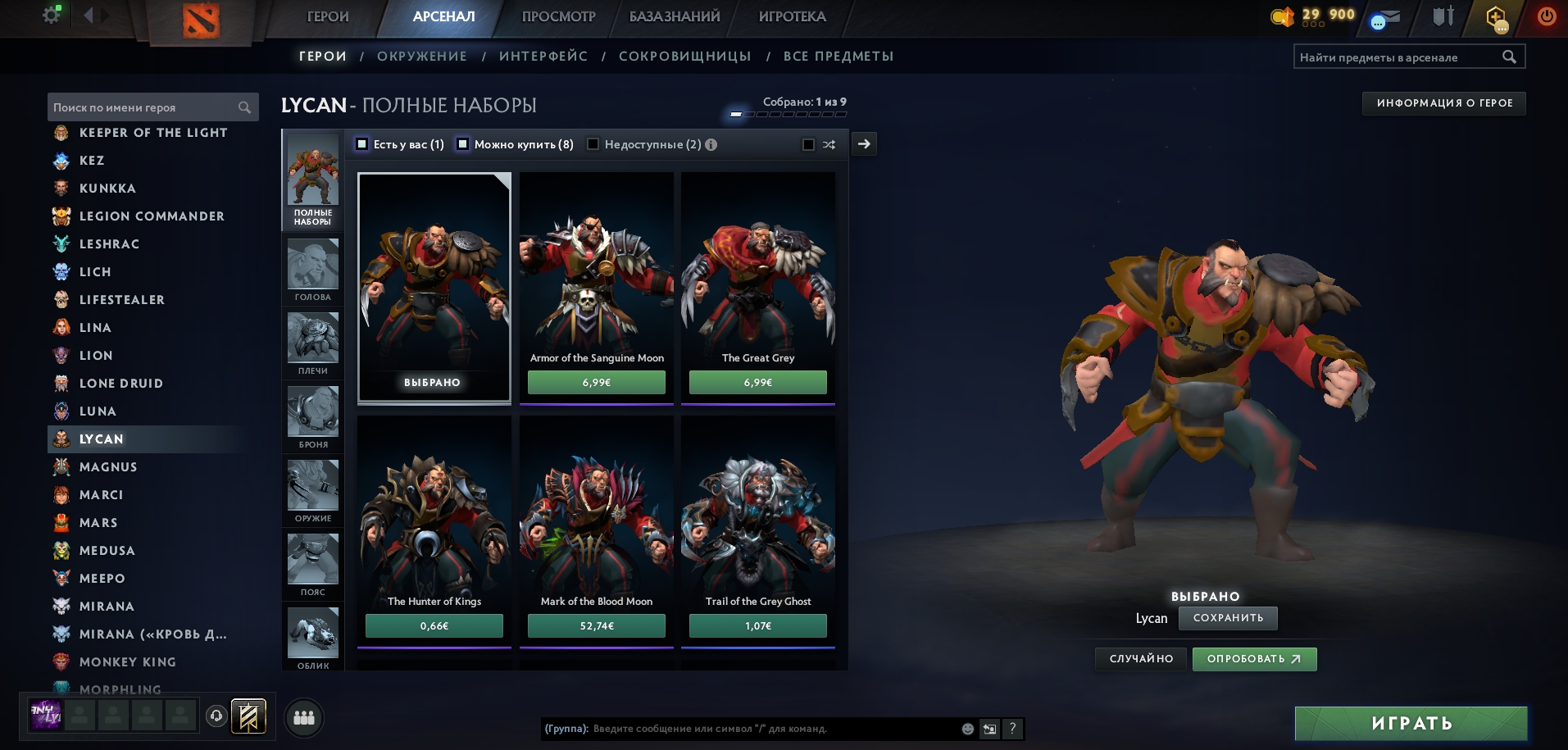
Task: Switch to the ГЕРОИ main tab
Action: click(x=327, y=16)
